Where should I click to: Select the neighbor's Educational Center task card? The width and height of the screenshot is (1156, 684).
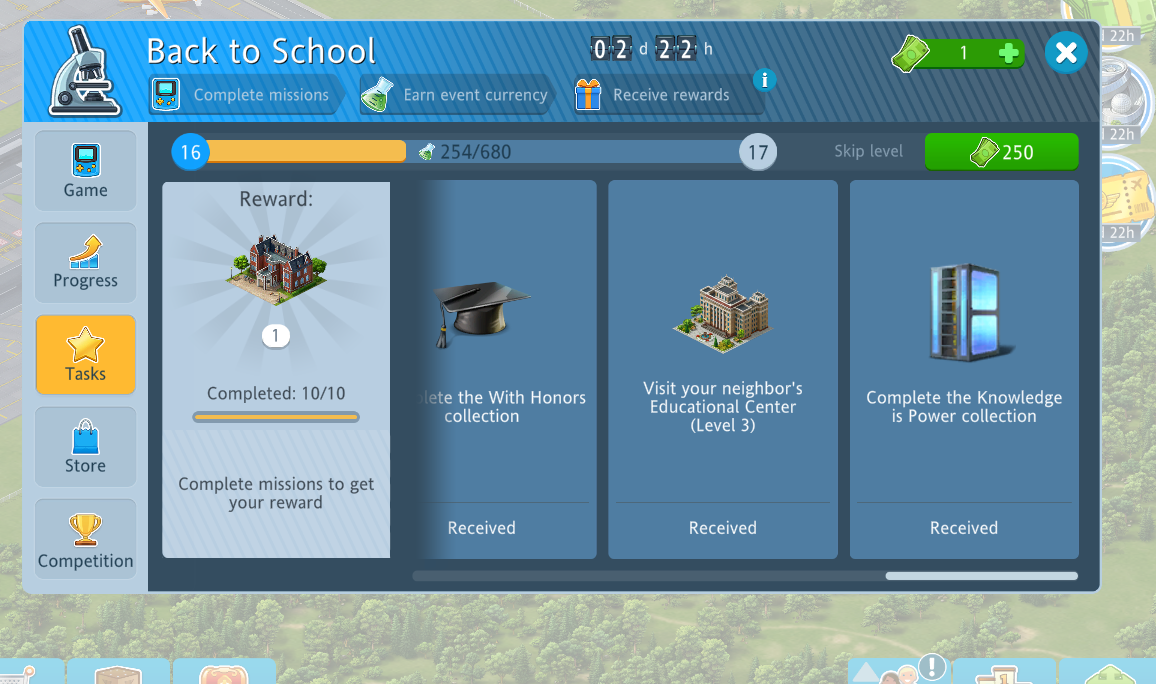(723, 369)
